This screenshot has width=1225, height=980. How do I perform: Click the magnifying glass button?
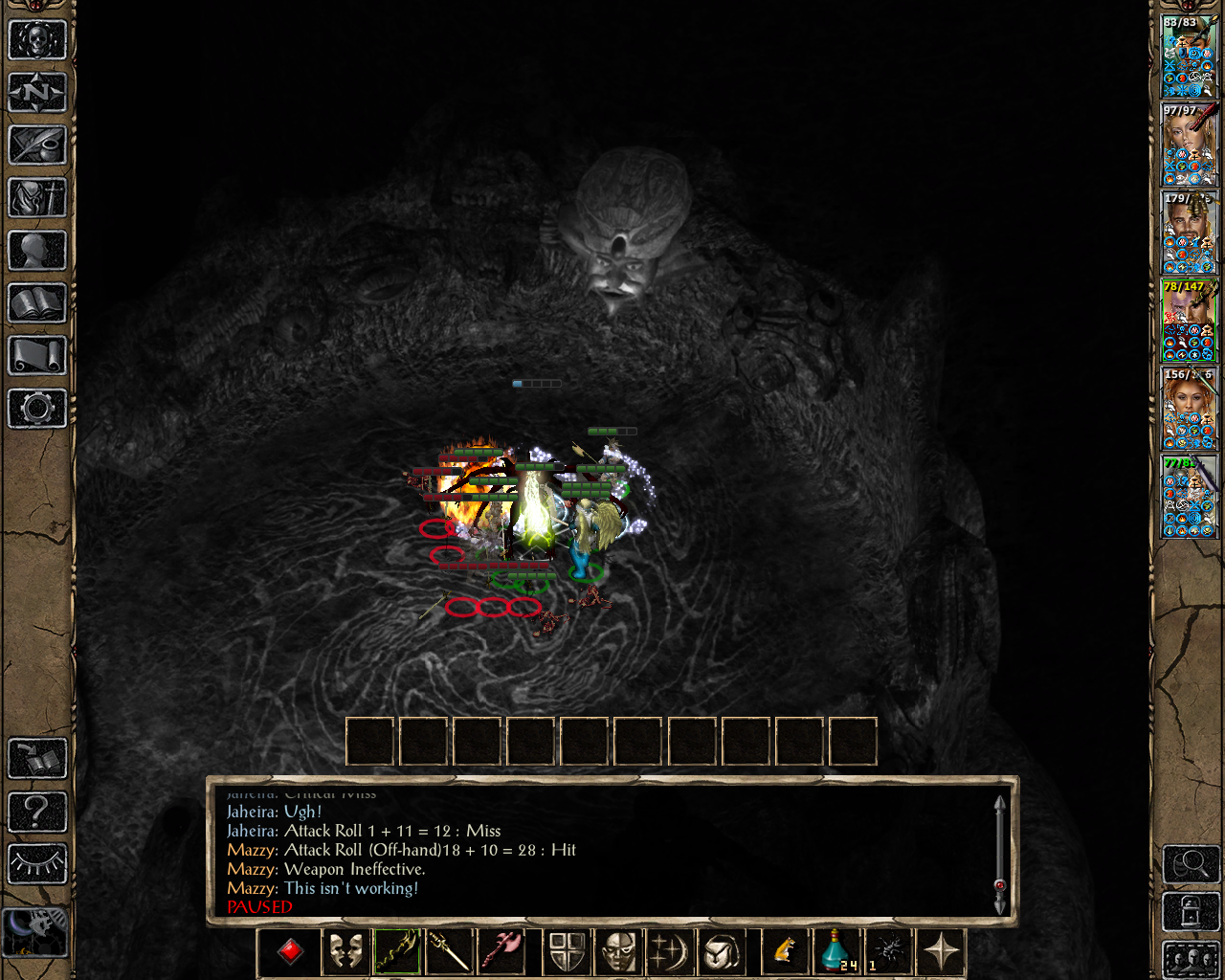[x=1191, y=864]
